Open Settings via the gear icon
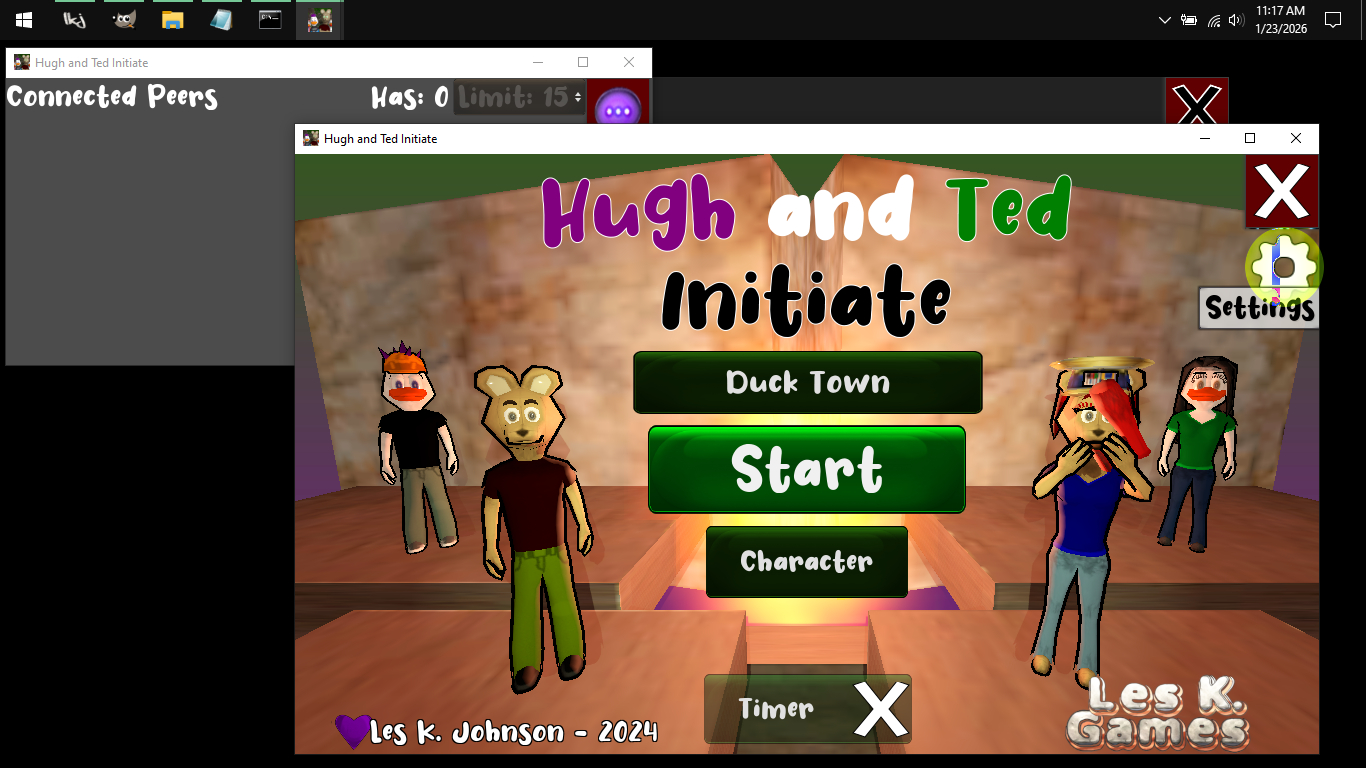The height and width of the screenshot is (768, 1366). tap(1283, 266)
